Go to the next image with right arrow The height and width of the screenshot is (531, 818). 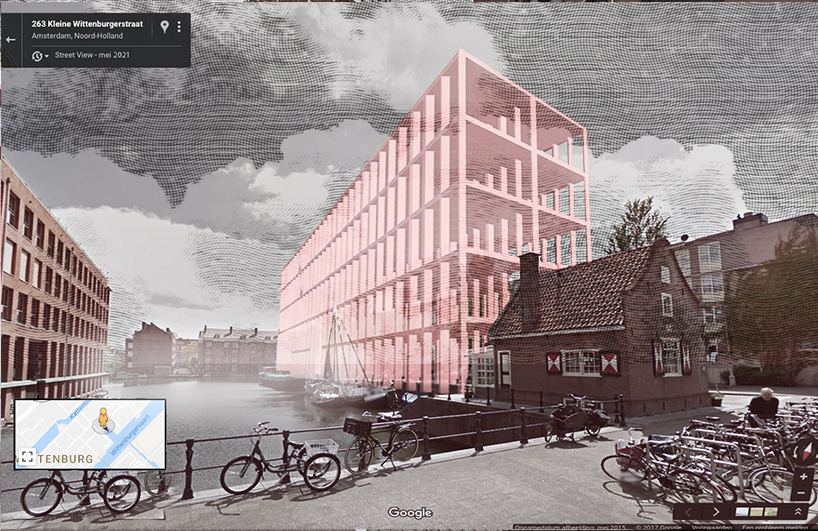[x=715, y=512]
